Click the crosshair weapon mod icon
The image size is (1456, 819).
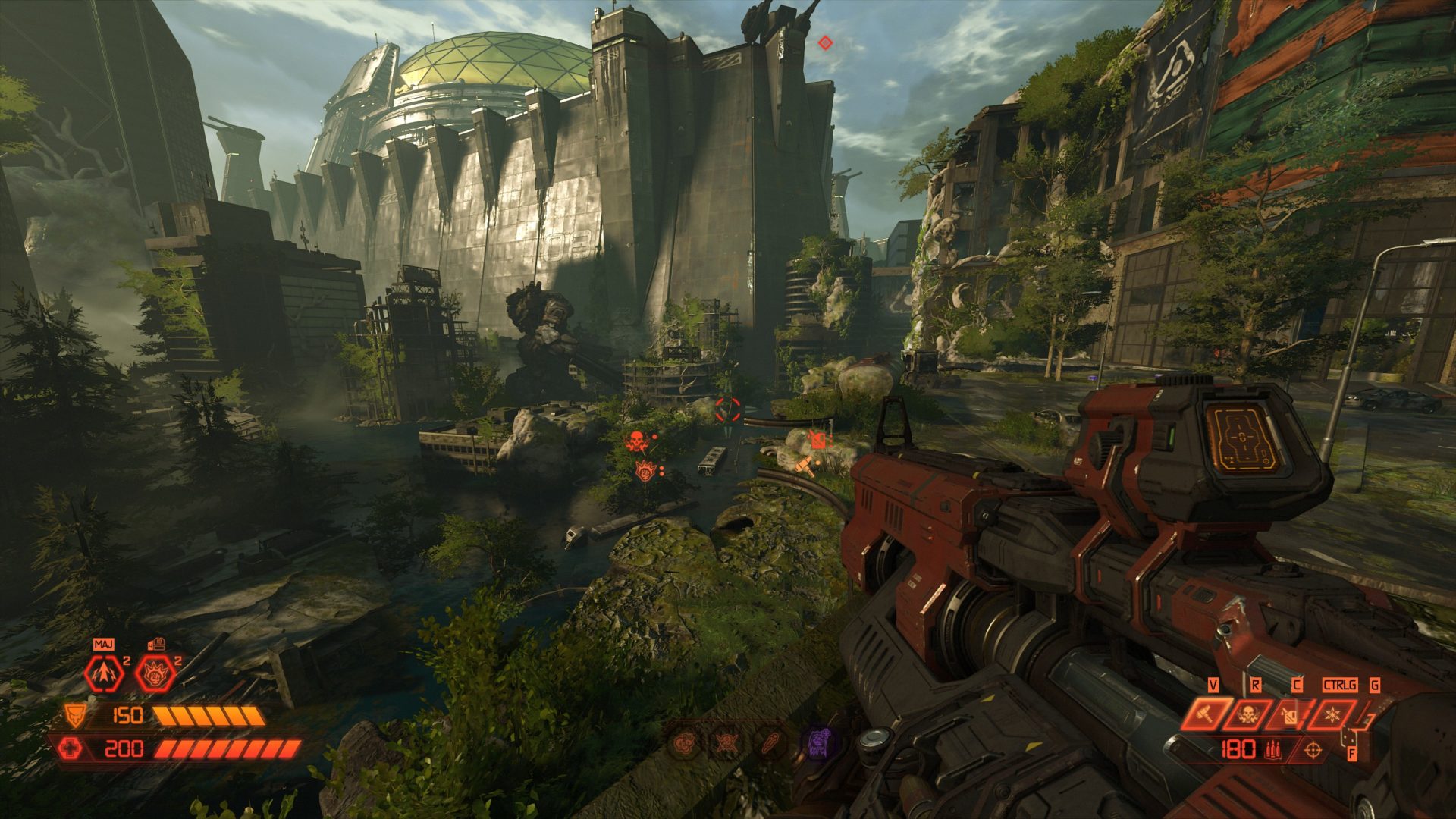point(1313,751)
